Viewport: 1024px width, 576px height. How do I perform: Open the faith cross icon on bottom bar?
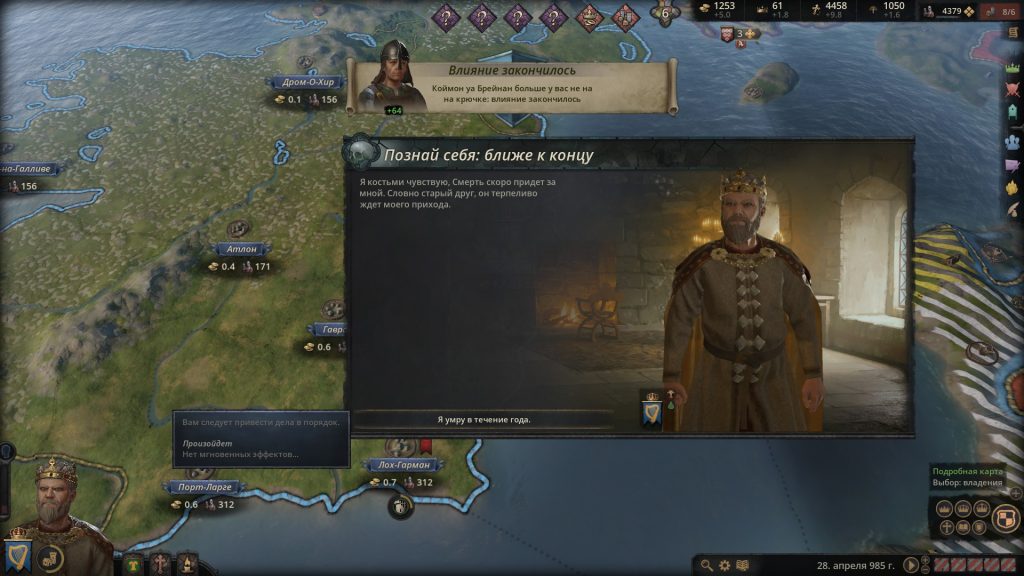click(x=160, y=564)
